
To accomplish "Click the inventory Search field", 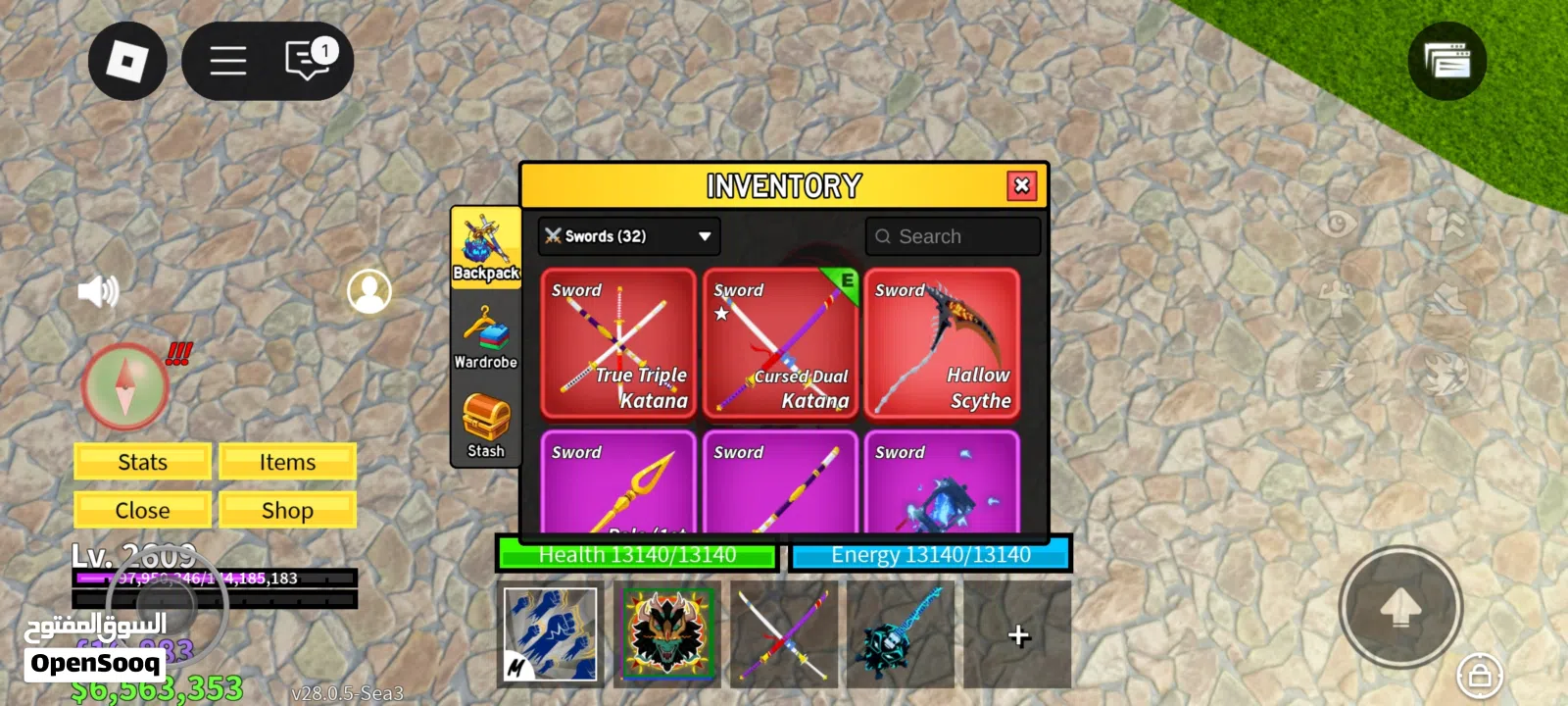I will 953,236.
